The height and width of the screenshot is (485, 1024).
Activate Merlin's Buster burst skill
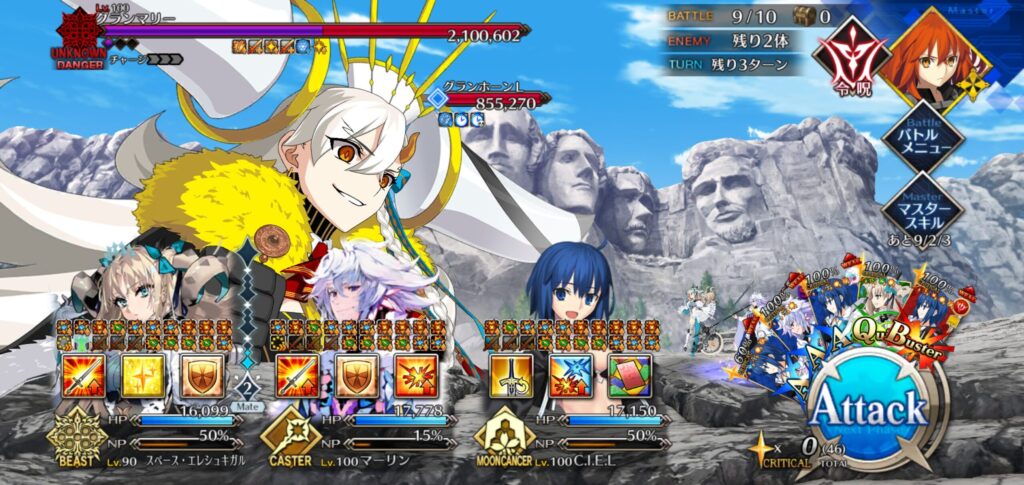(x=414, y=374)
